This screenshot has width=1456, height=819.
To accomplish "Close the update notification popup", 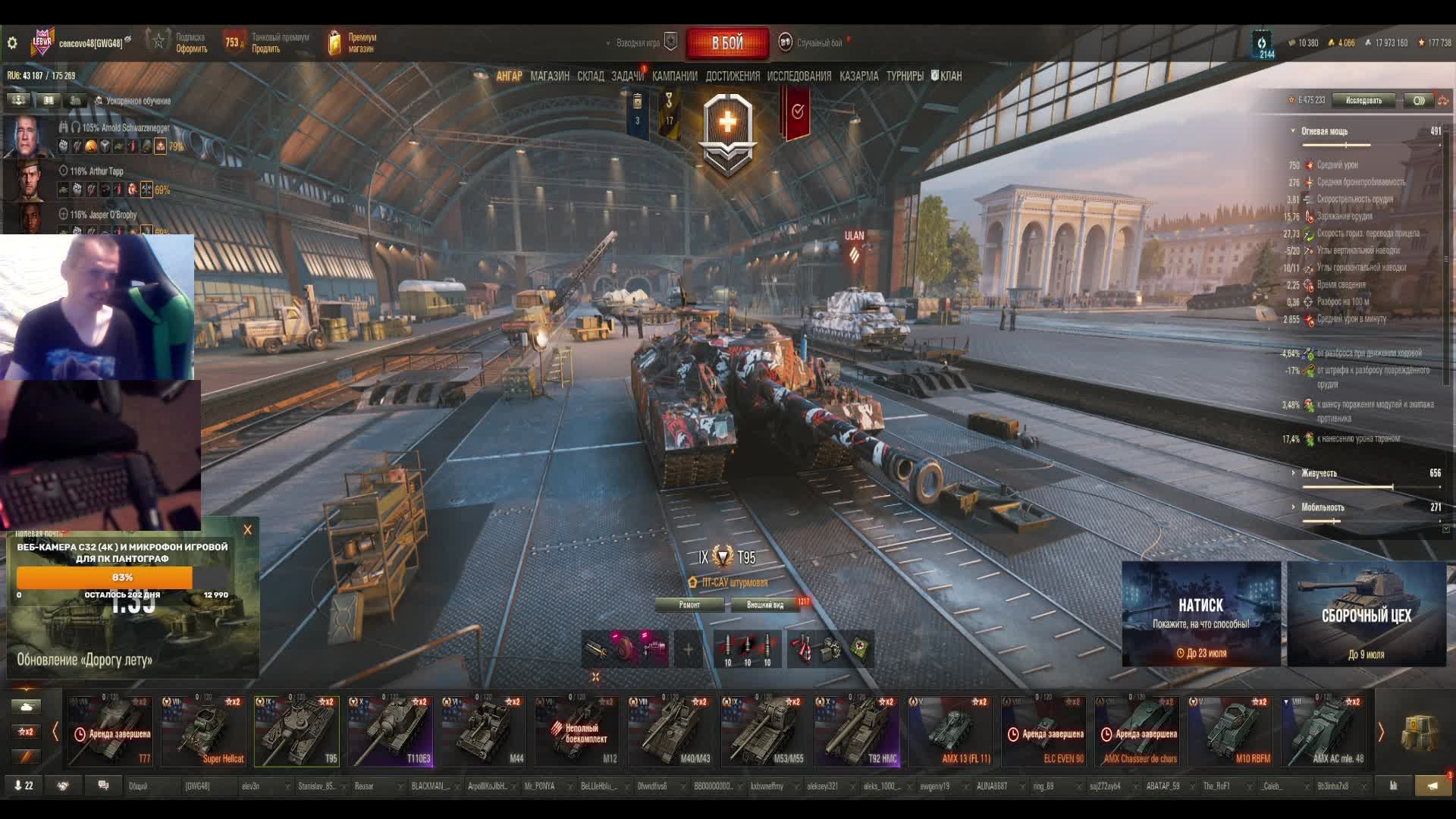I will (x=247, y=530).
